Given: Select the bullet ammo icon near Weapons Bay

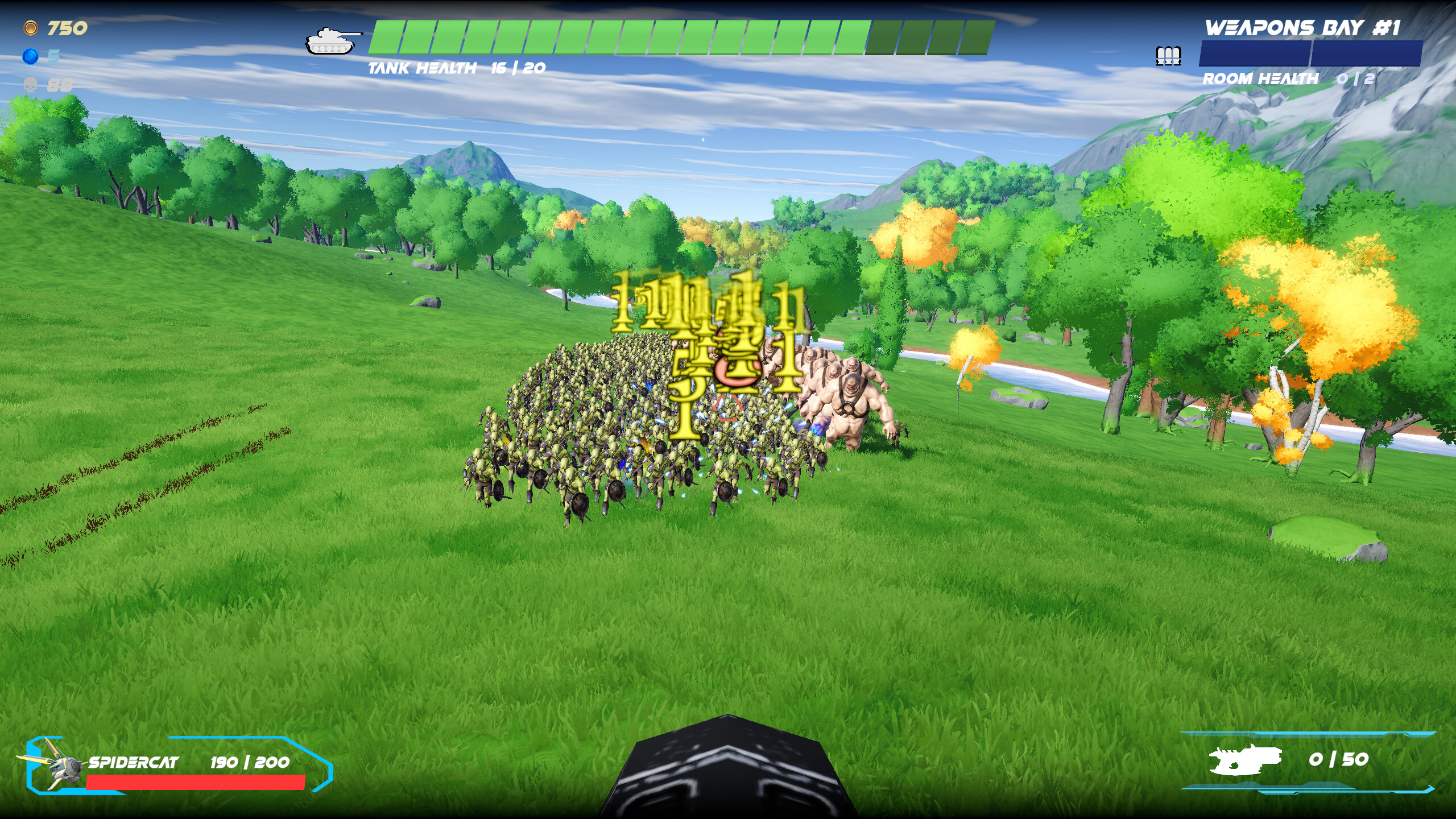Looking at the screenshot, I should point(1168,56).
